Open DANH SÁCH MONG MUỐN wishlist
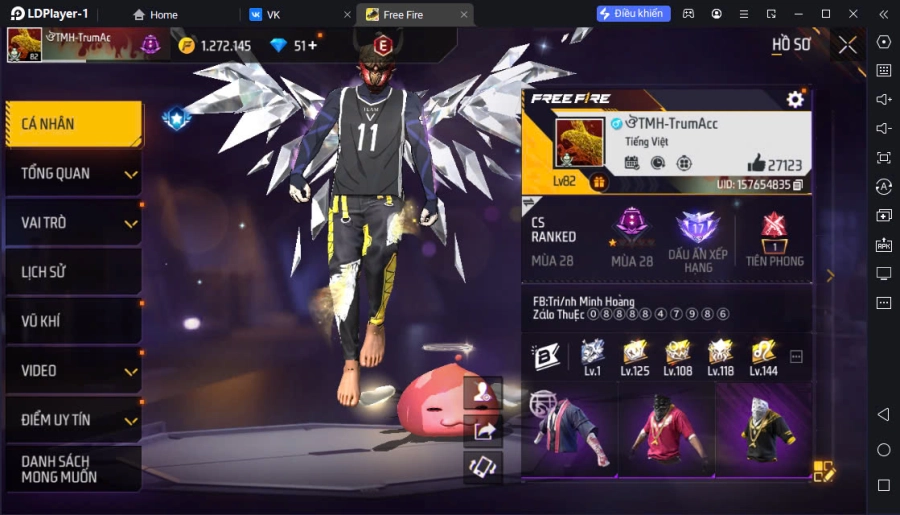The height and width of the screenshot is (515, 900). [73, 468]
